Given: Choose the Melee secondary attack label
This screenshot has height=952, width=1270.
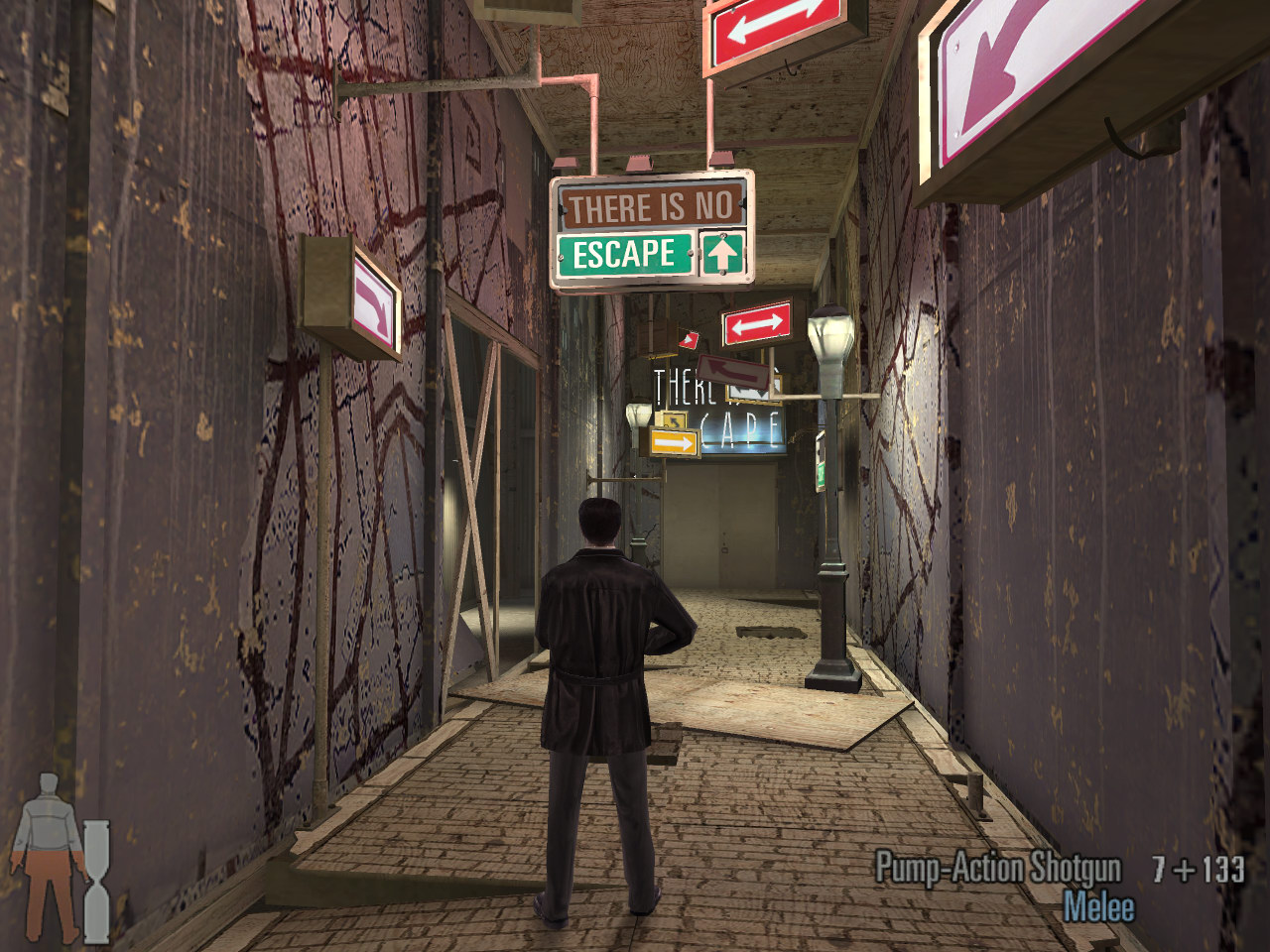Looking at the screenshot, I should point(1098,907).
